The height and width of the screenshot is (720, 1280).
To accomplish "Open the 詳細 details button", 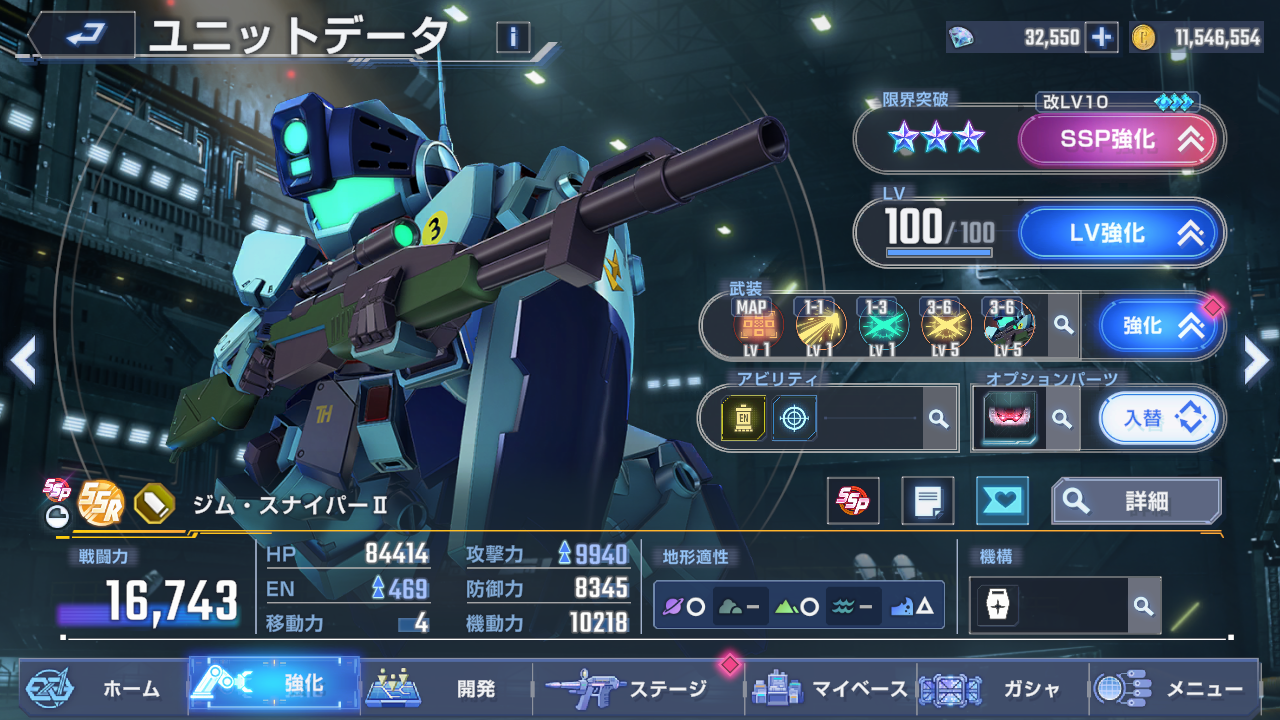I will click(1136, 501).
